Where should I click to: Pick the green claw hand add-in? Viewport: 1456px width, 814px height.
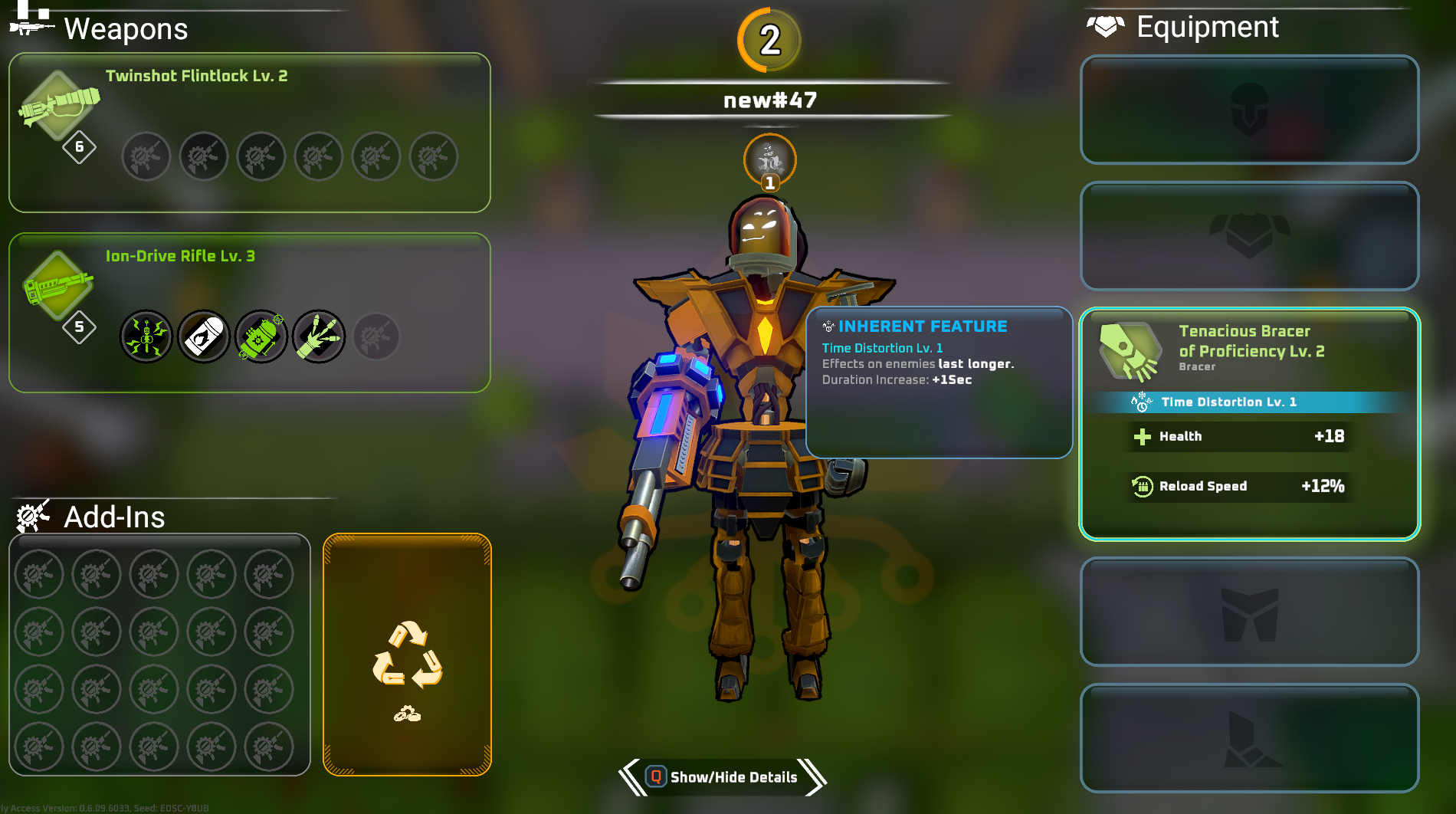coord(319,336)
